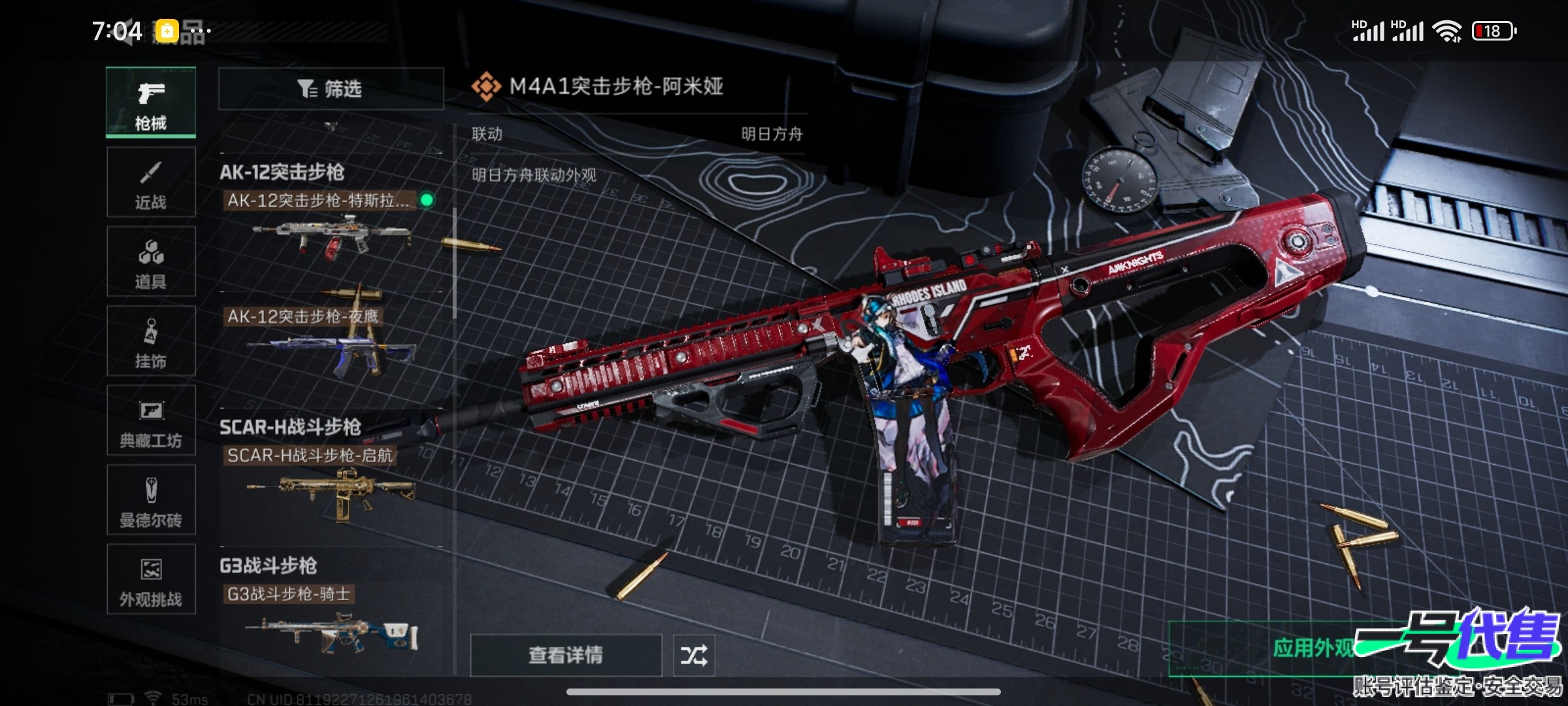Click the 查看详情 view details button

click(566, 655)
